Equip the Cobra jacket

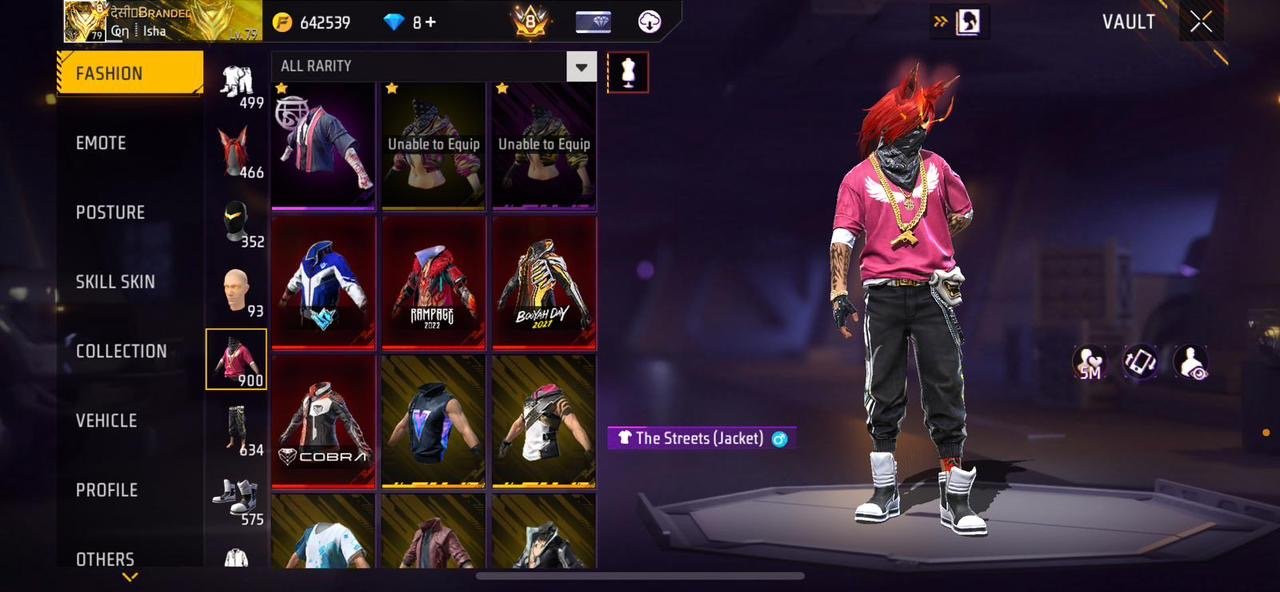click(324, 422)
